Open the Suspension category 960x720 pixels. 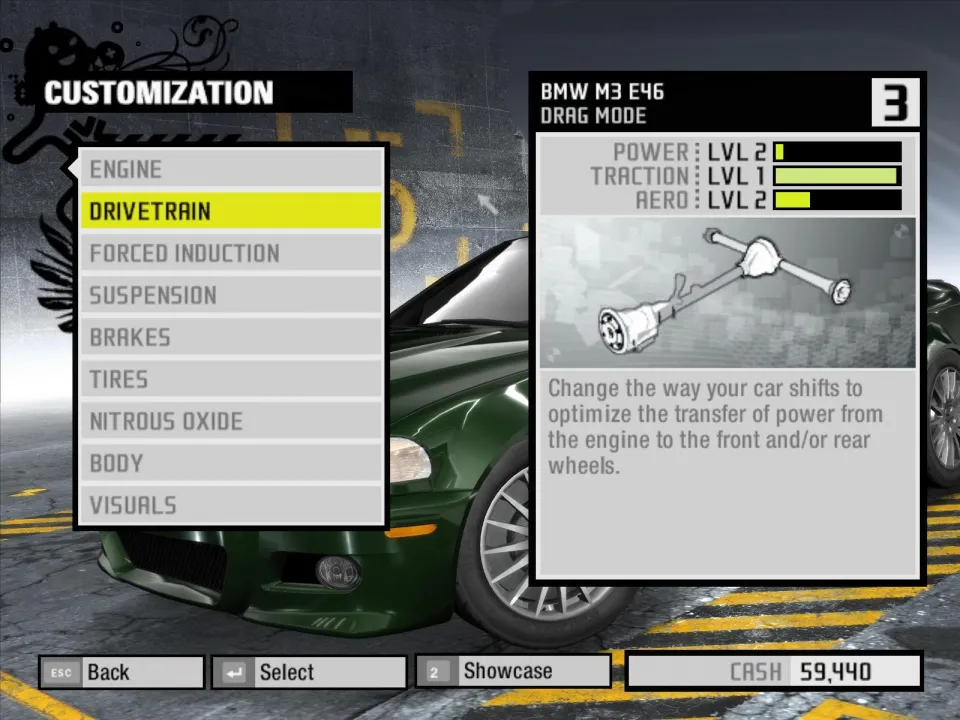pyautogui.click(x=230, y=295)
